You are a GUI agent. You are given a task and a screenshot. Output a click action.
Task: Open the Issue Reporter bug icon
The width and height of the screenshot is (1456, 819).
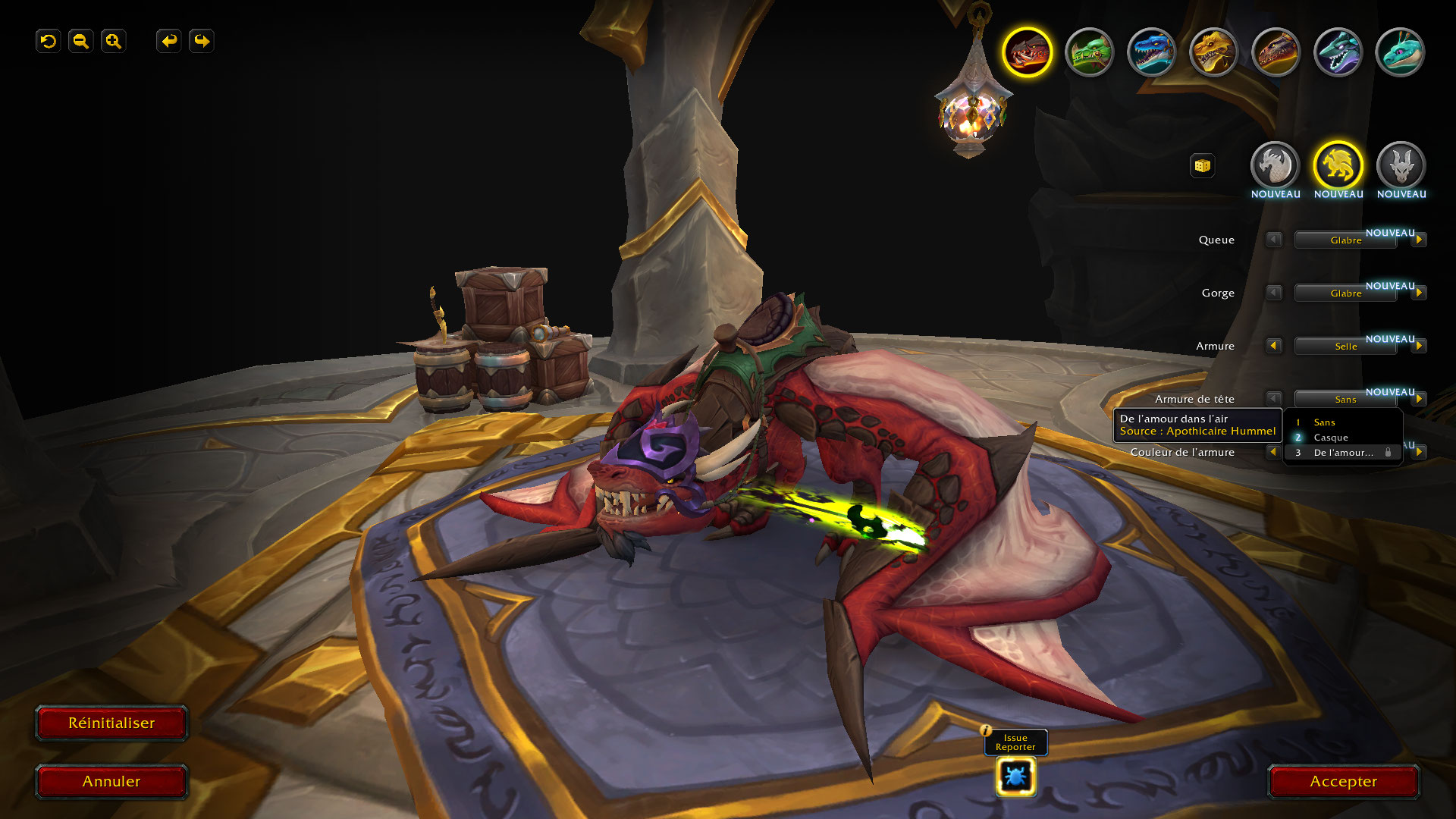pos(1015,777)
